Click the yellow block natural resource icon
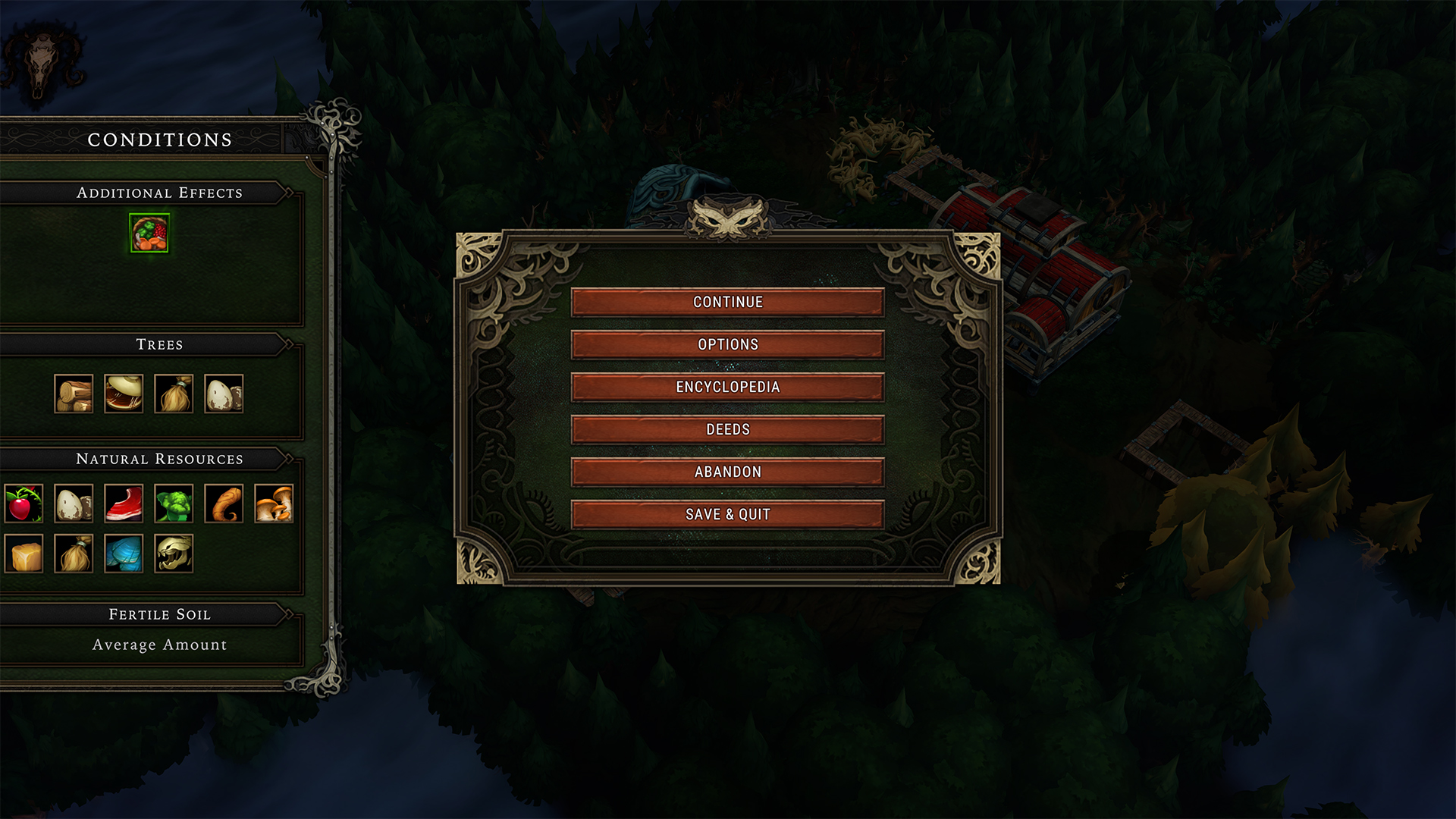This screenshot has width=1456, height=819. (24, 554)
